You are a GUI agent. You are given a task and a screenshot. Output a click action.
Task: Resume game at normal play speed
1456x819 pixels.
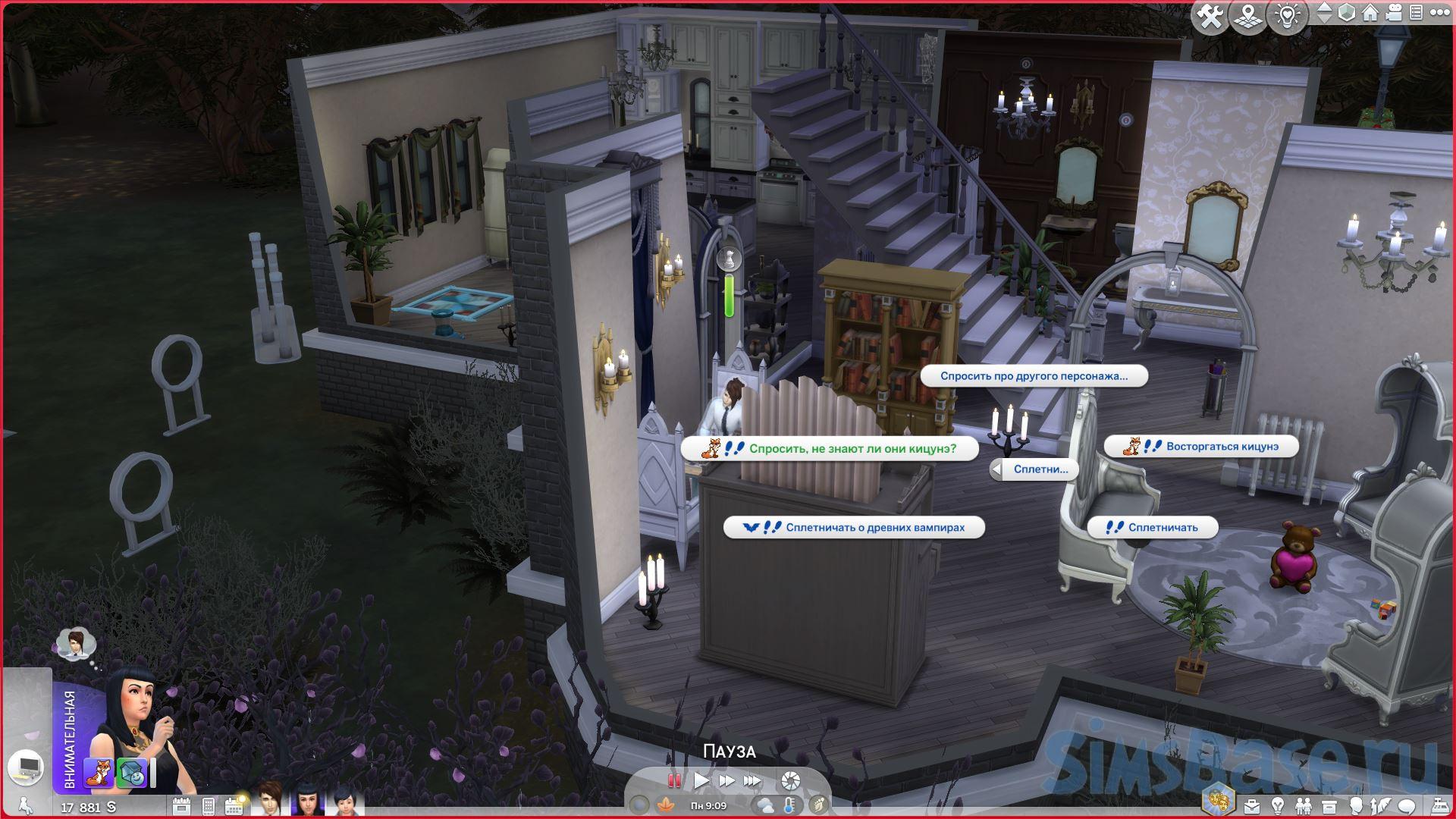tap(701, 780)
